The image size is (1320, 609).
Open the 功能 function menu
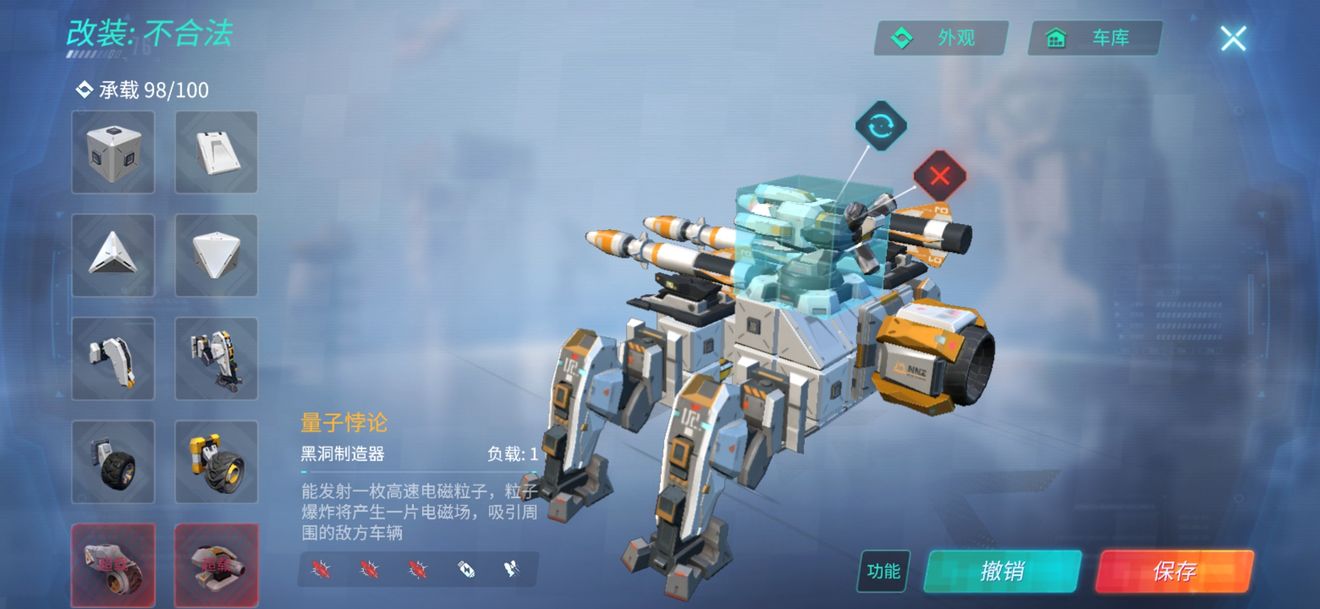(883, 571)
